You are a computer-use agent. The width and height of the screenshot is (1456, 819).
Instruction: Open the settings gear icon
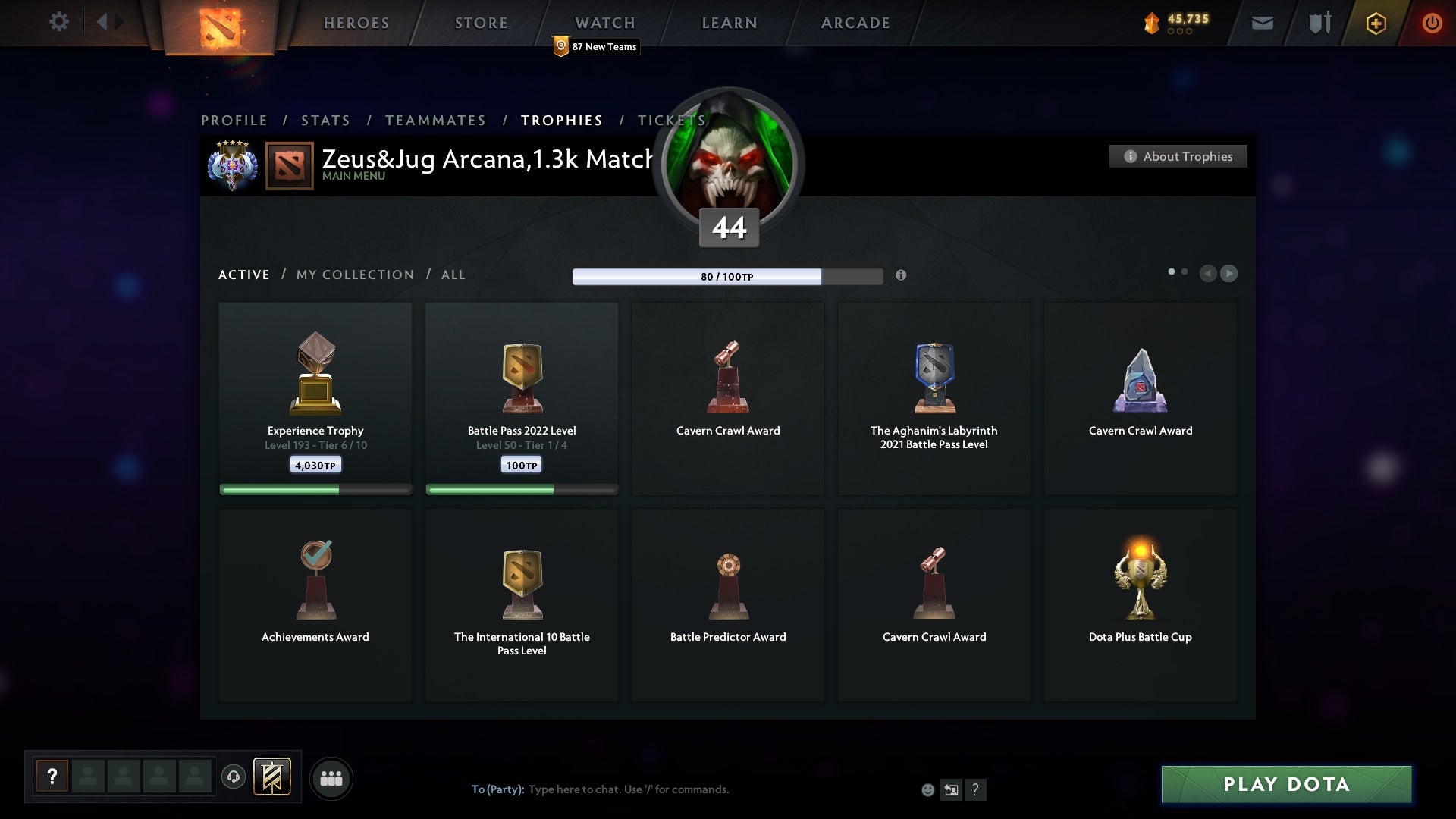tap(59, 22)
